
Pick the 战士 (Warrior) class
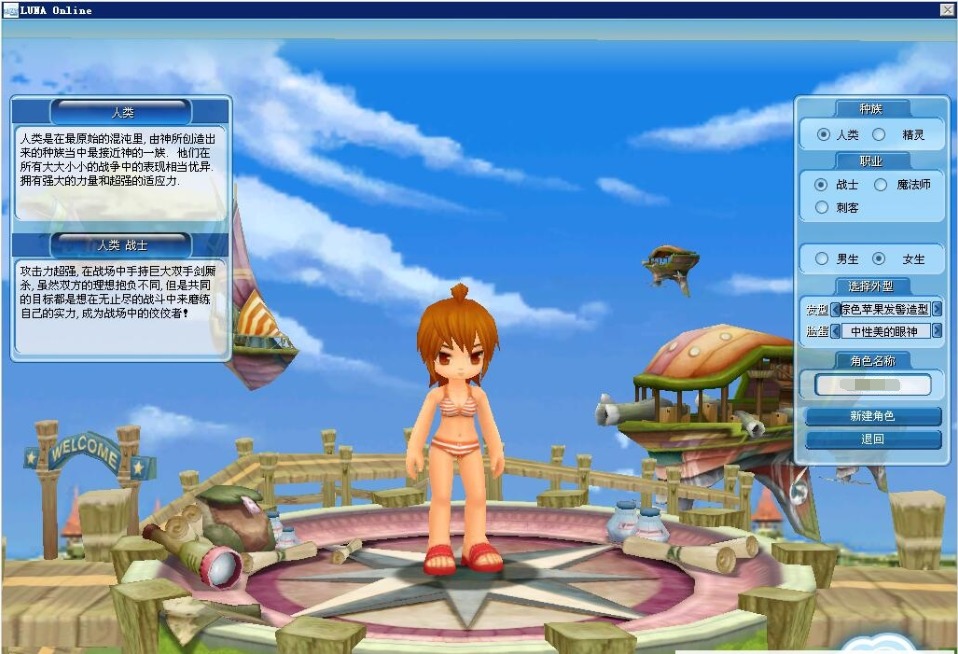click(821, 185)
